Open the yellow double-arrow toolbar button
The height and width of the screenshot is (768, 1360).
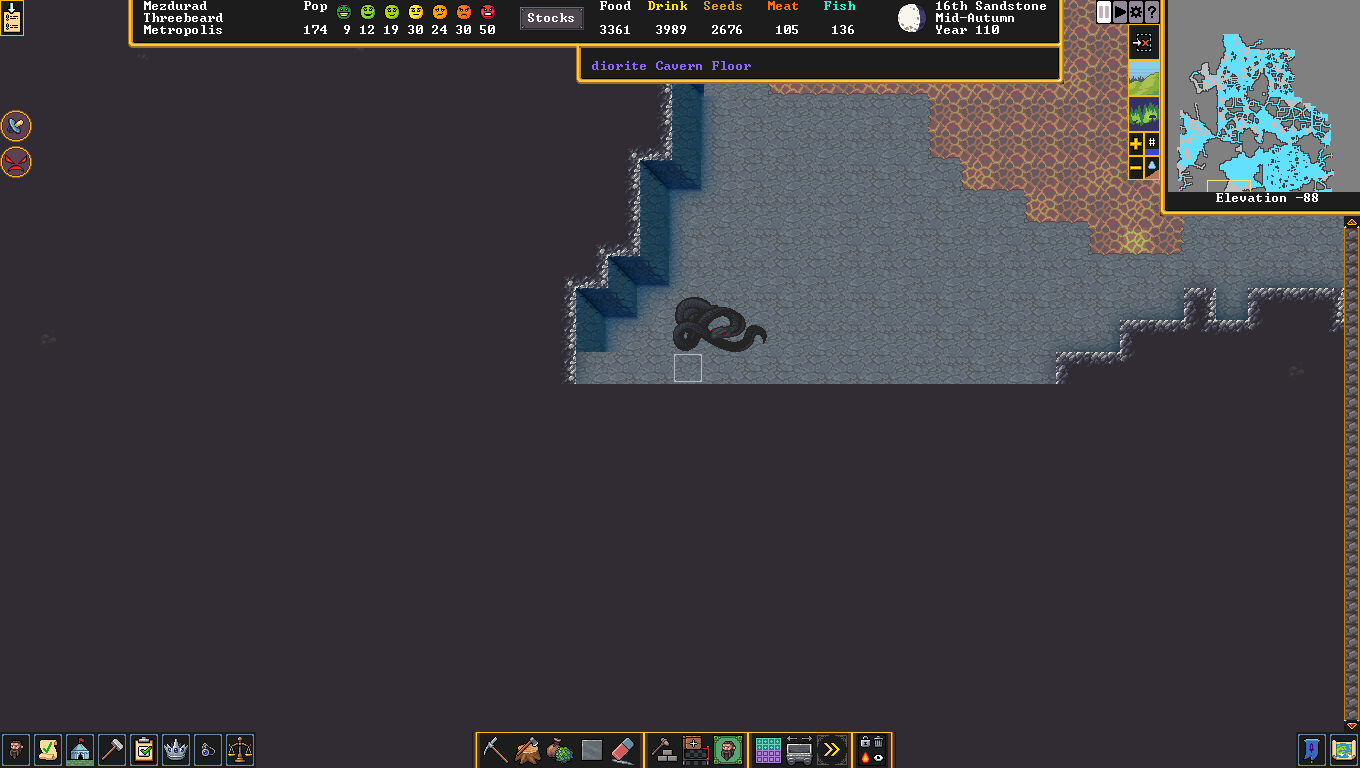(x=831, y=750)
